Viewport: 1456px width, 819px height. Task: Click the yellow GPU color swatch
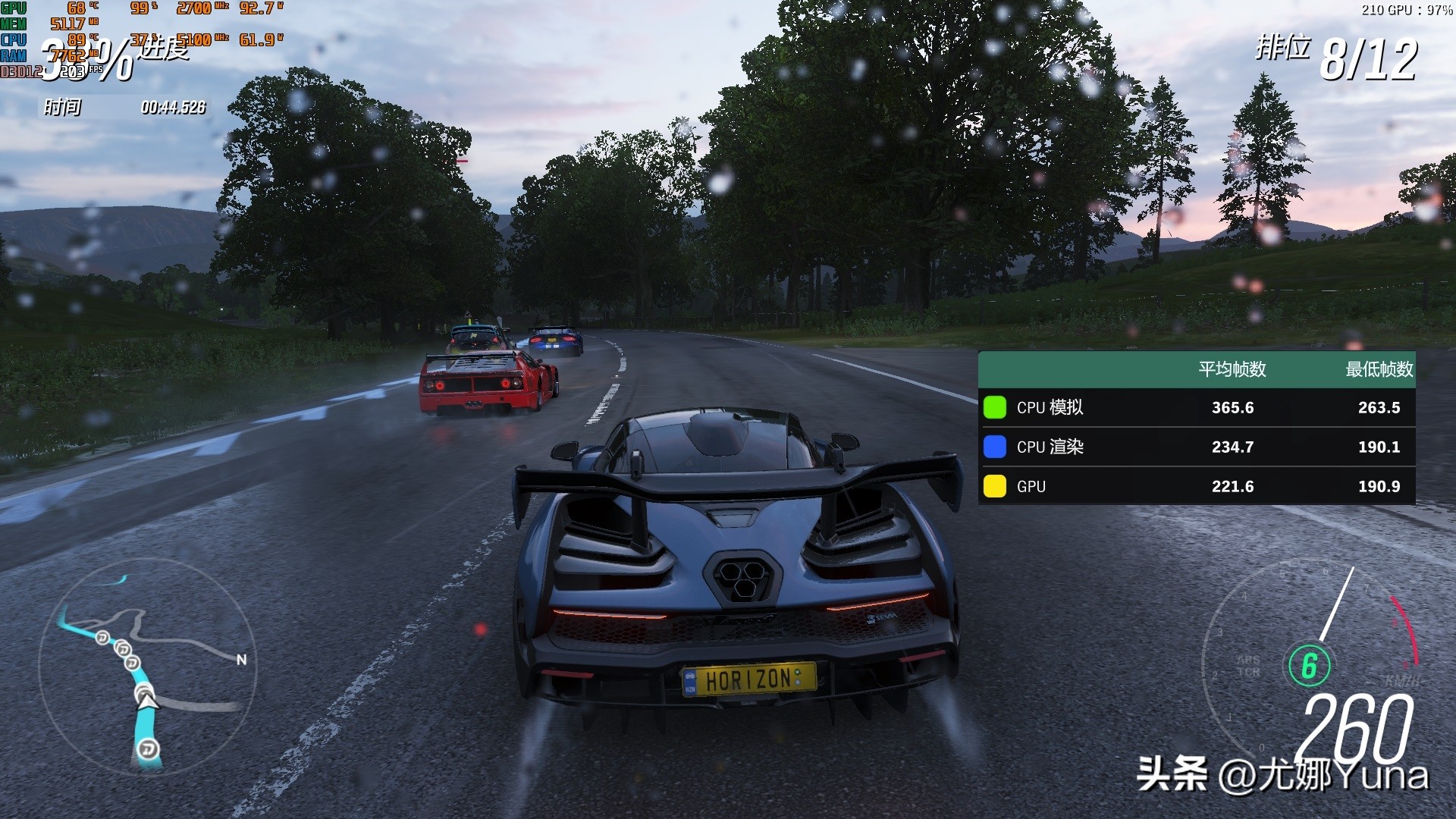(x=994, y=486)
